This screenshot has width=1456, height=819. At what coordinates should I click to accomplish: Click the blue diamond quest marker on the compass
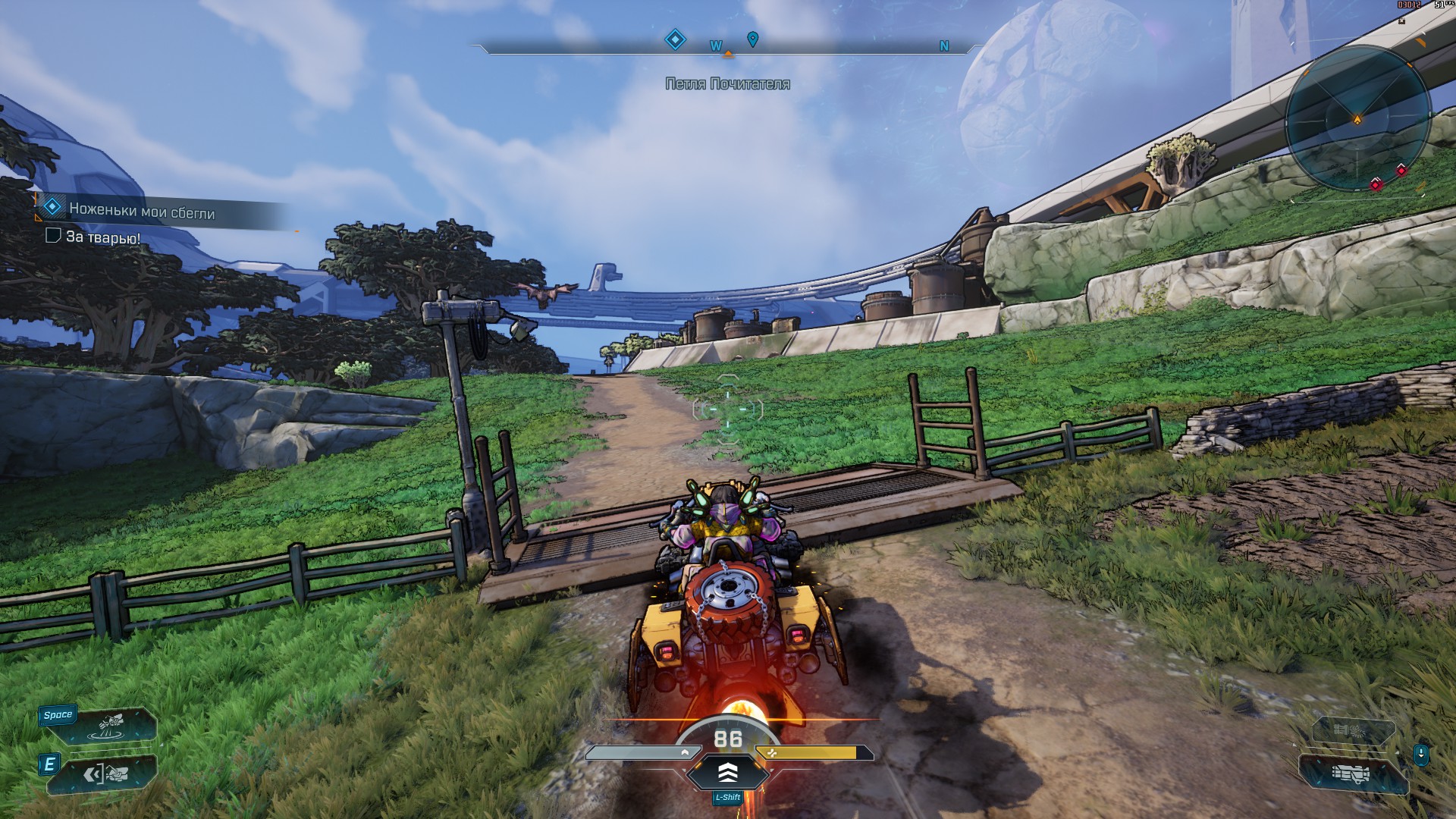point(675,39)
